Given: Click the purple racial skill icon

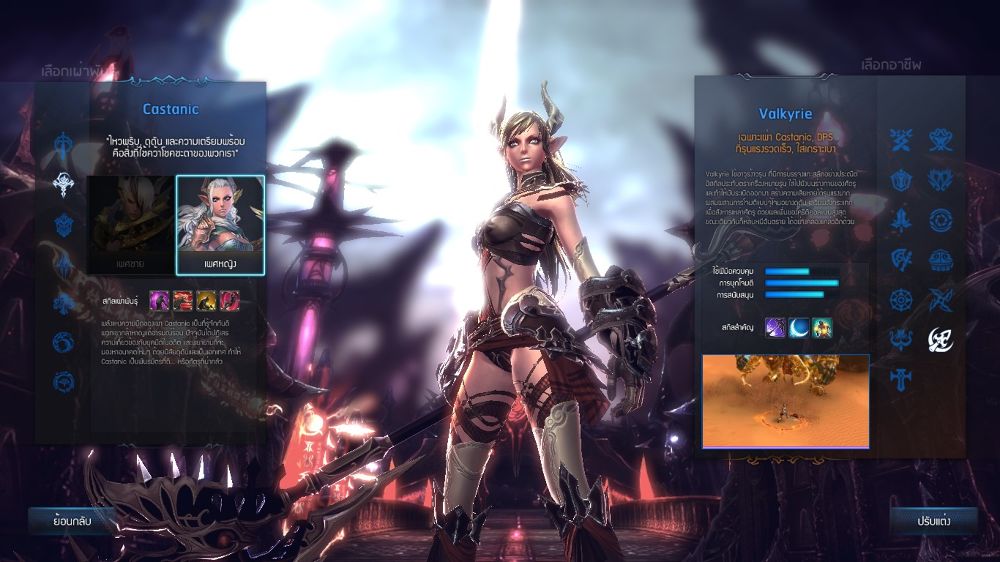Looking at the screenshot, I should pos(158,299).
